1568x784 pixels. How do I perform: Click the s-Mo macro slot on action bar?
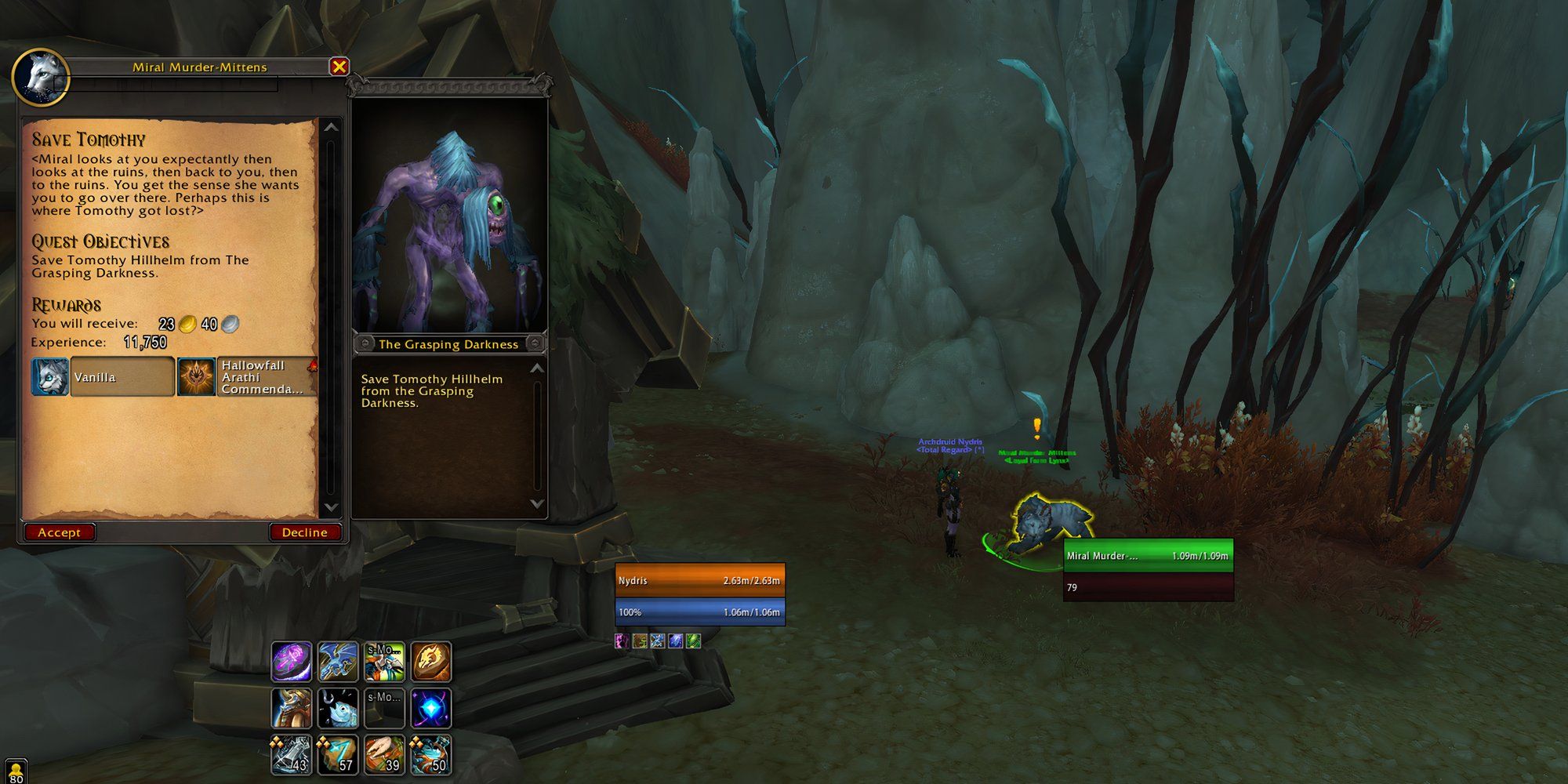(384, 662)
